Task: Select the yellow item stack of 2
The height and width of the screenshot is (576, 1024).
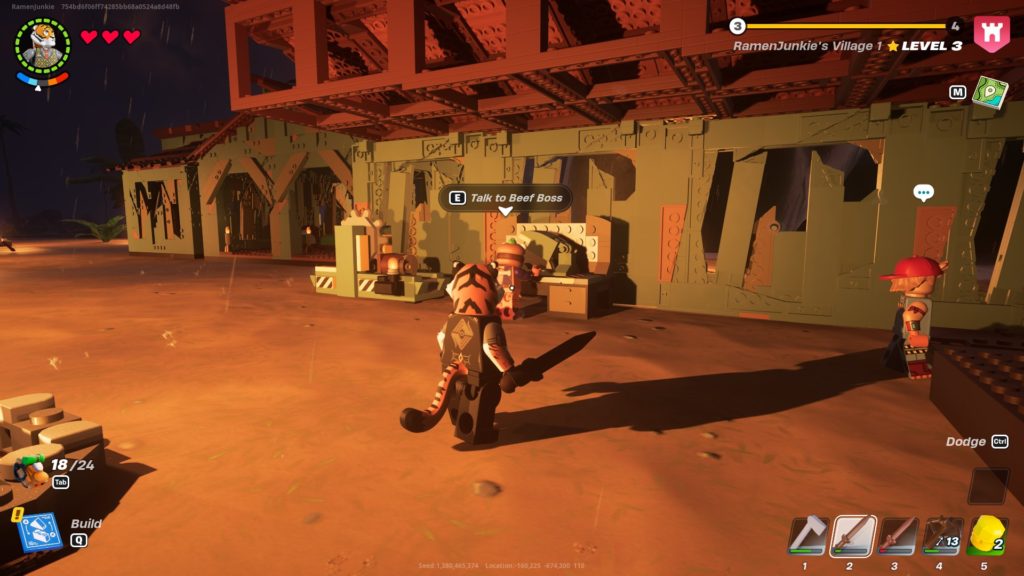Action: 987,535
